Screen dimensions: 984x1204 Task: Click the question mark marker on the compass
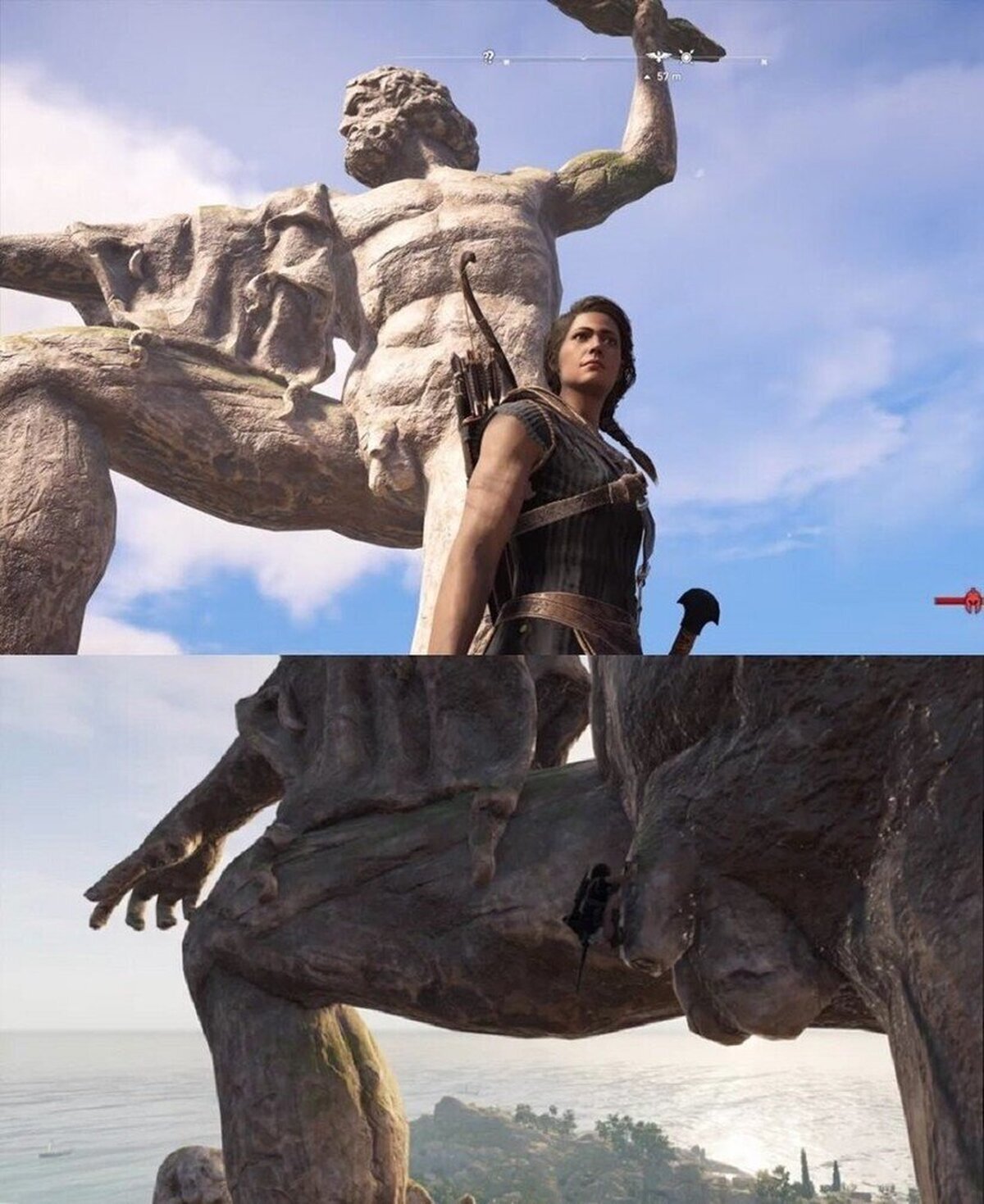(489, 57)
